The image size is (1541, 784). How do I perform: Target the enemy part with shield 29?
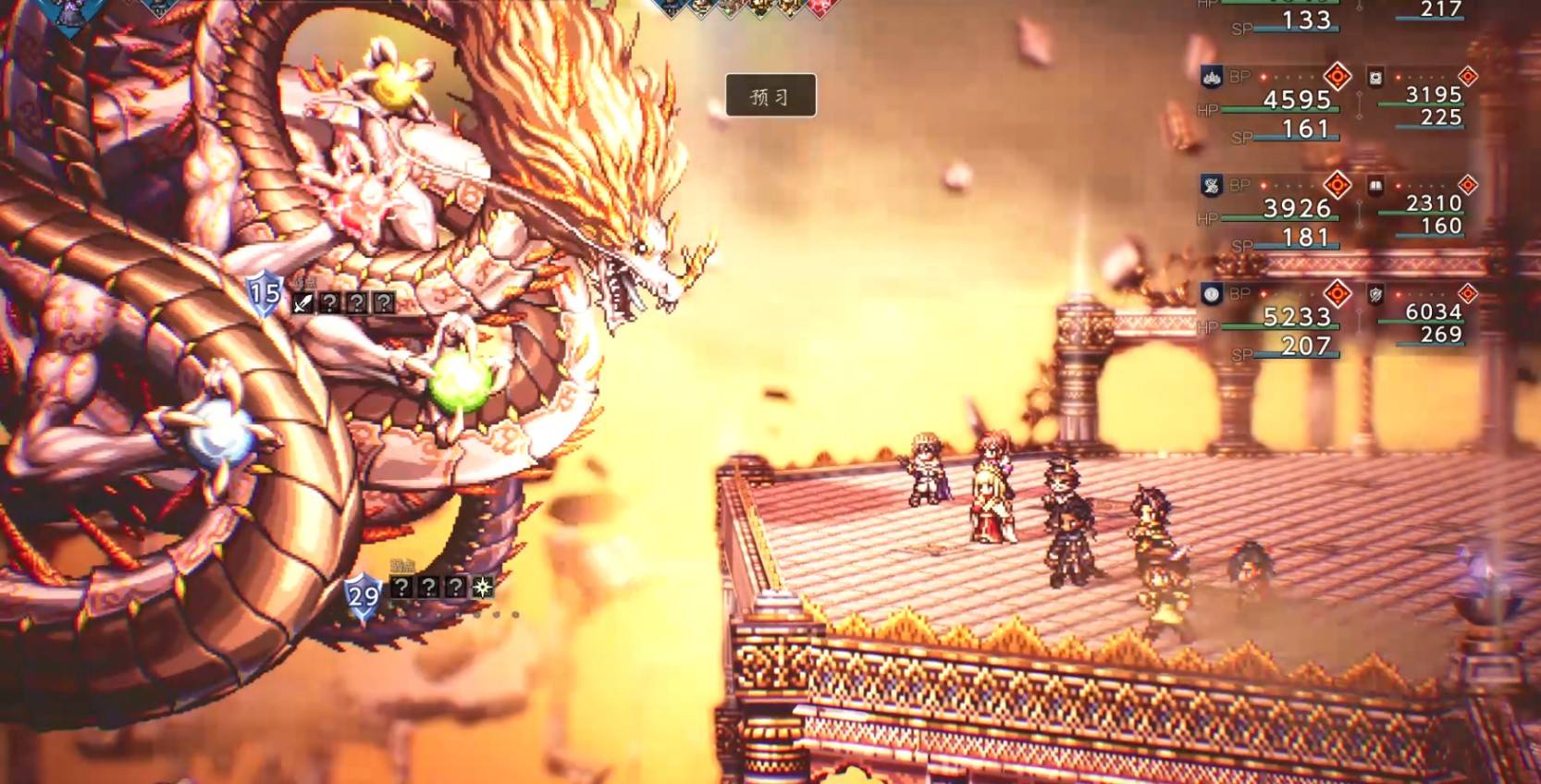pyautogui.click(x=363, y=594)
